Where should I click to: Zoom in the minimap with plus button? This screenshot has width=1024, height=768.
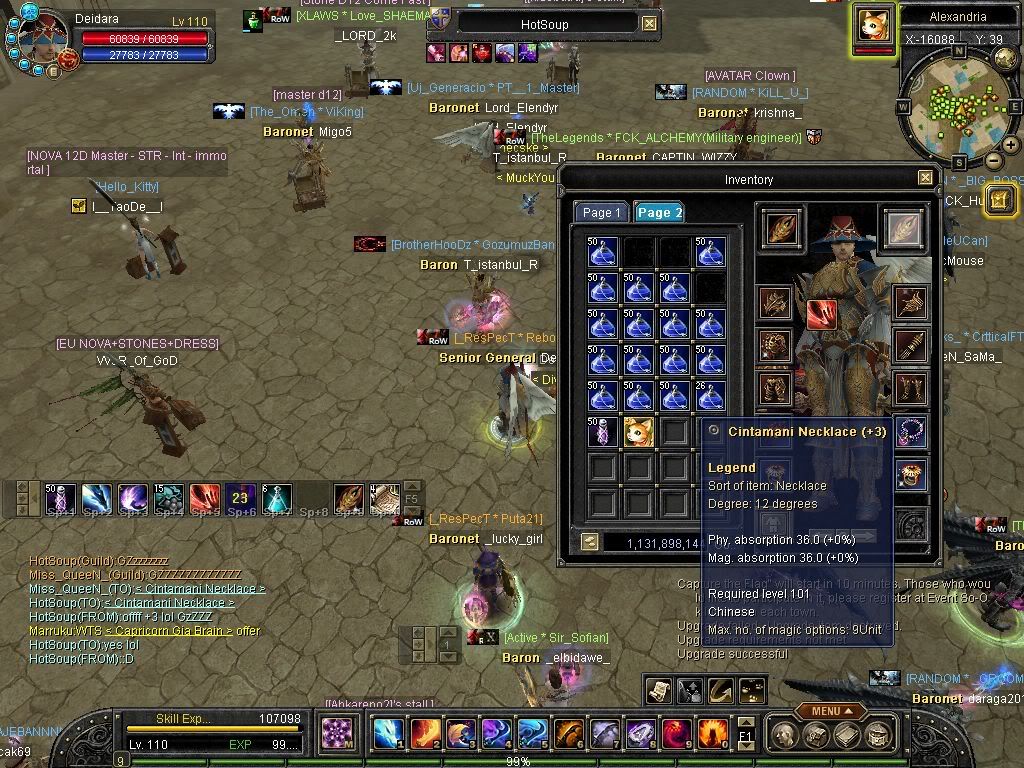[1010, 145]
